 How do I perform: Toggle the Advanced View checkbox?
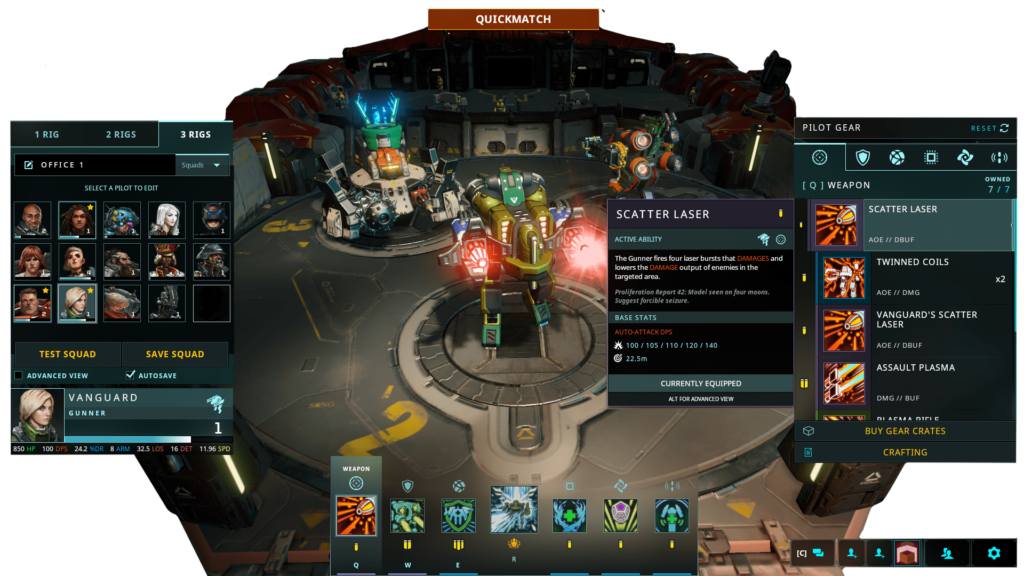coord(19,375)
